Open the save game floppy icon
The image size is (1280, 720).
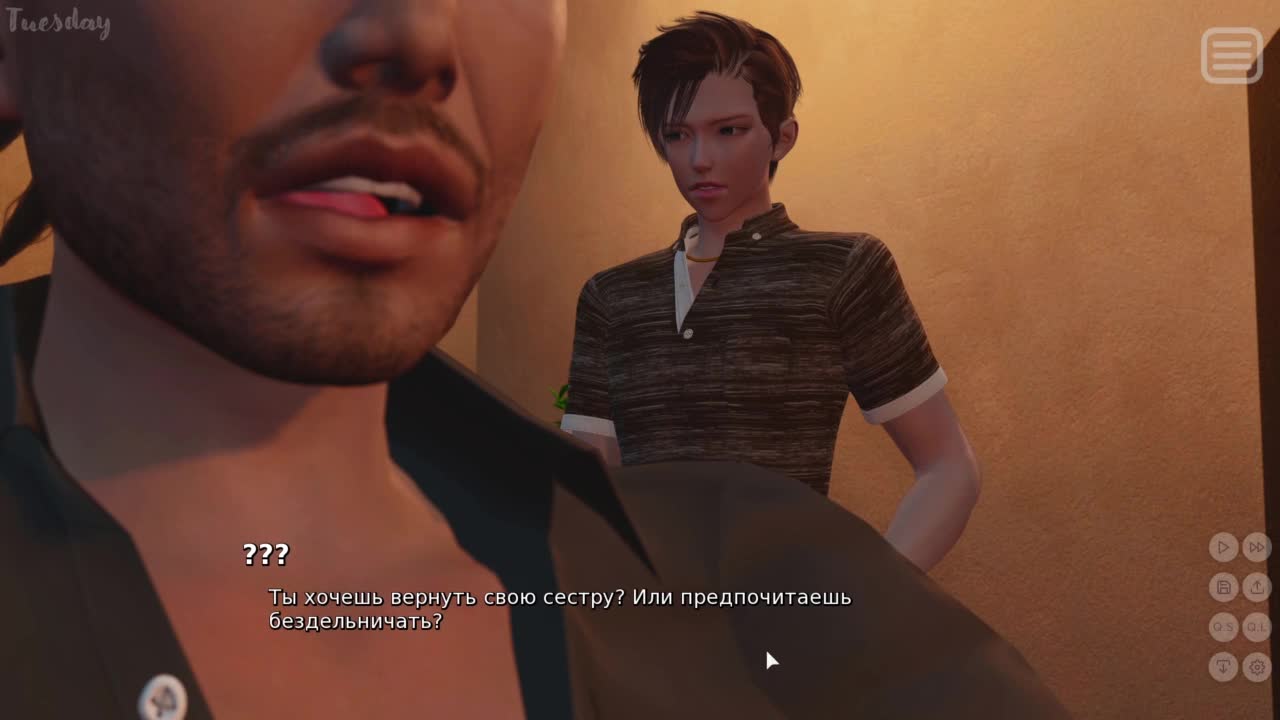tap(1223, 587)
